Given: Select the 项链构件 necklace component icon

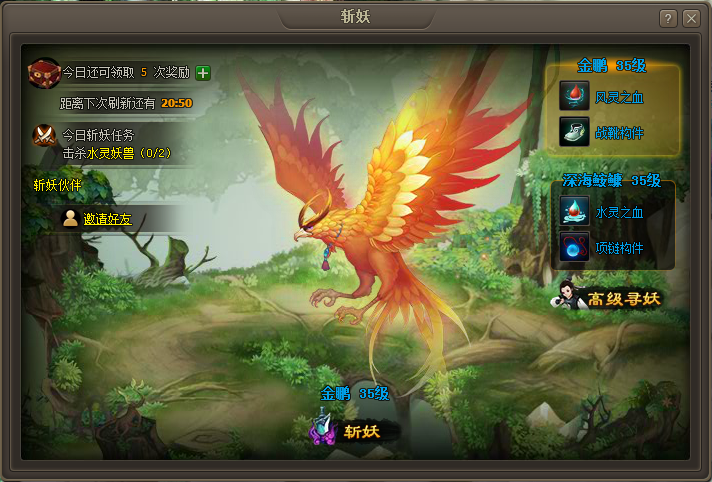Looking at the screenshot, I should click(574, 247).
